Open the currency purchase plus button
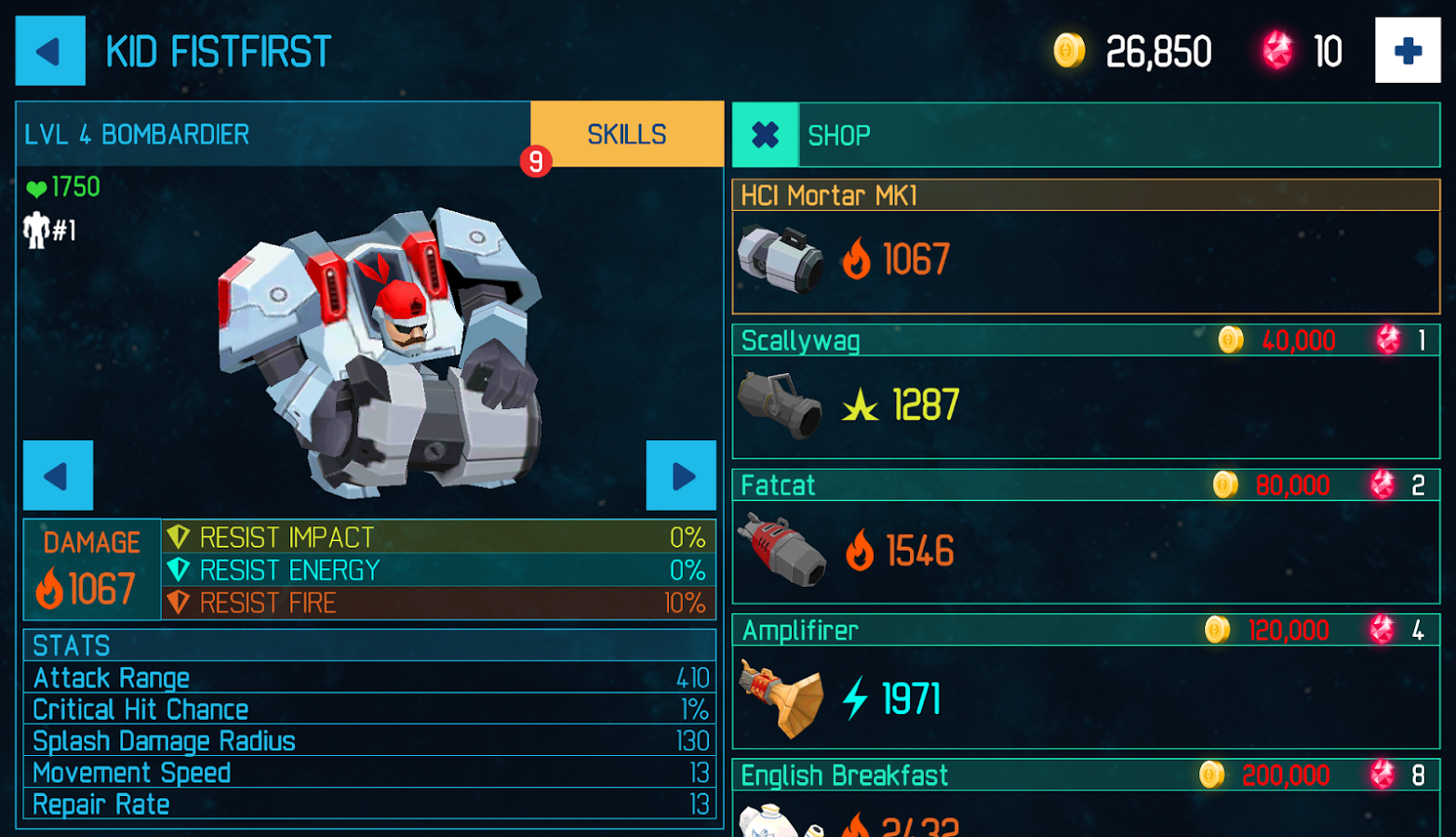This screenshot has width=1456, height=837. click(x=1406, y=50)
